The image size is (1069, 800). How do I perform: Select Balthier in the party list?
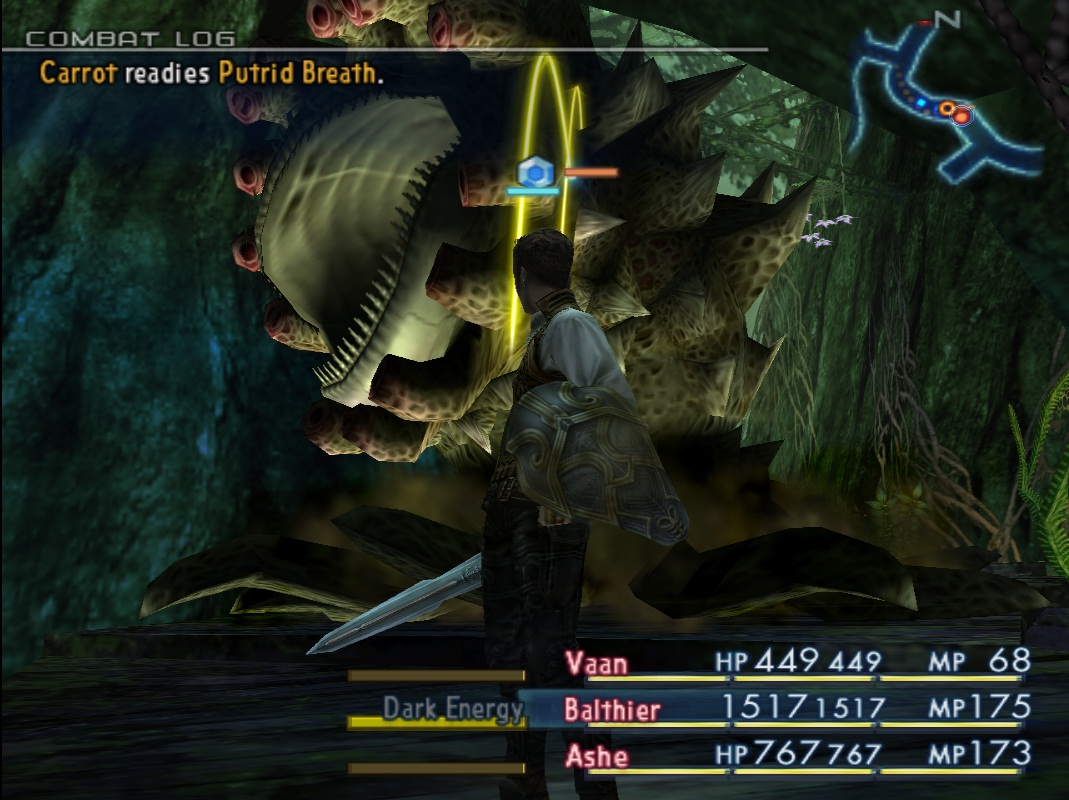[x=611, y=710]
